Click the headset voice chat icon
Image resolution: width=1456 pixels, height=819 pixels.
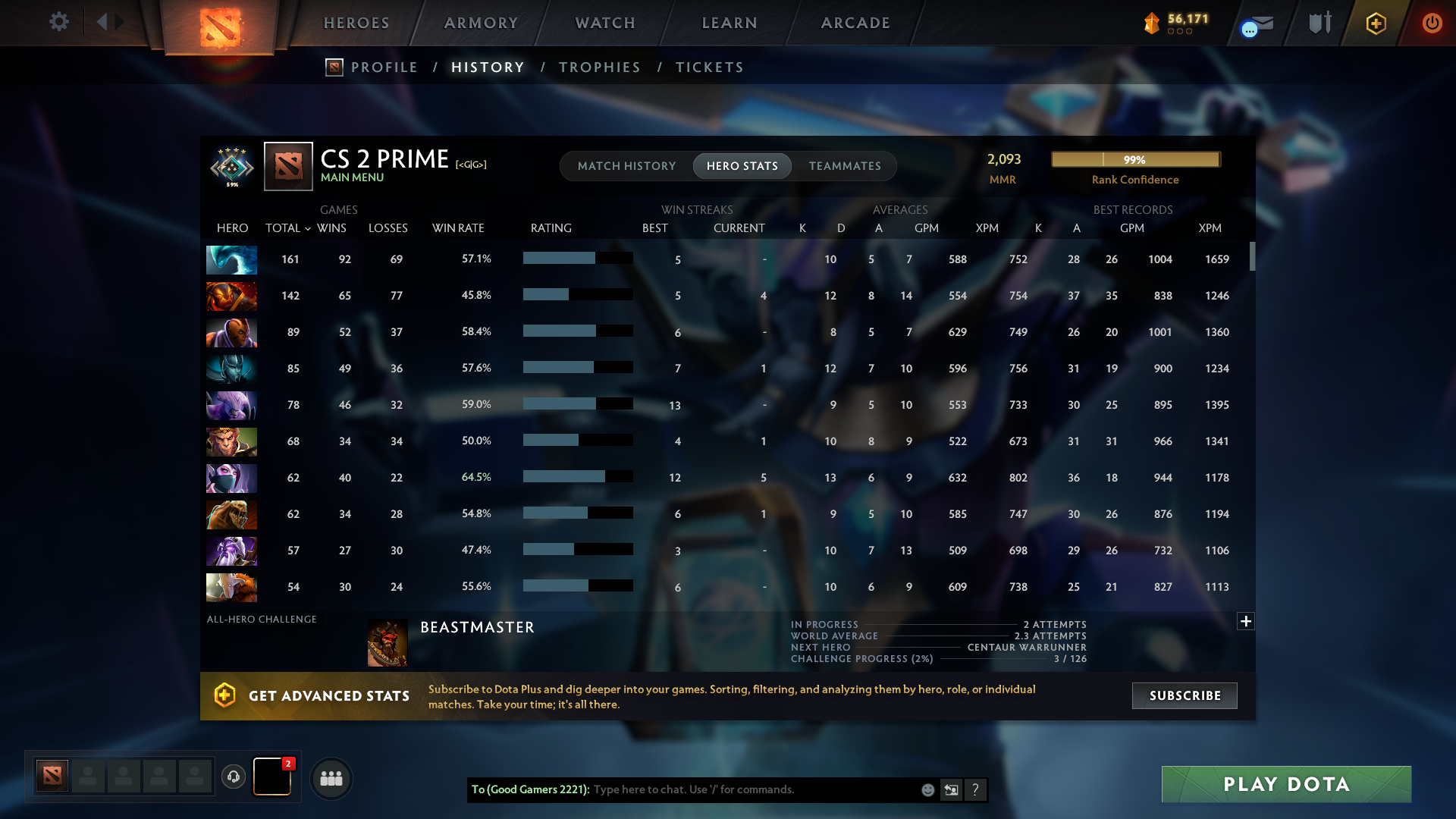coord(234,778)
